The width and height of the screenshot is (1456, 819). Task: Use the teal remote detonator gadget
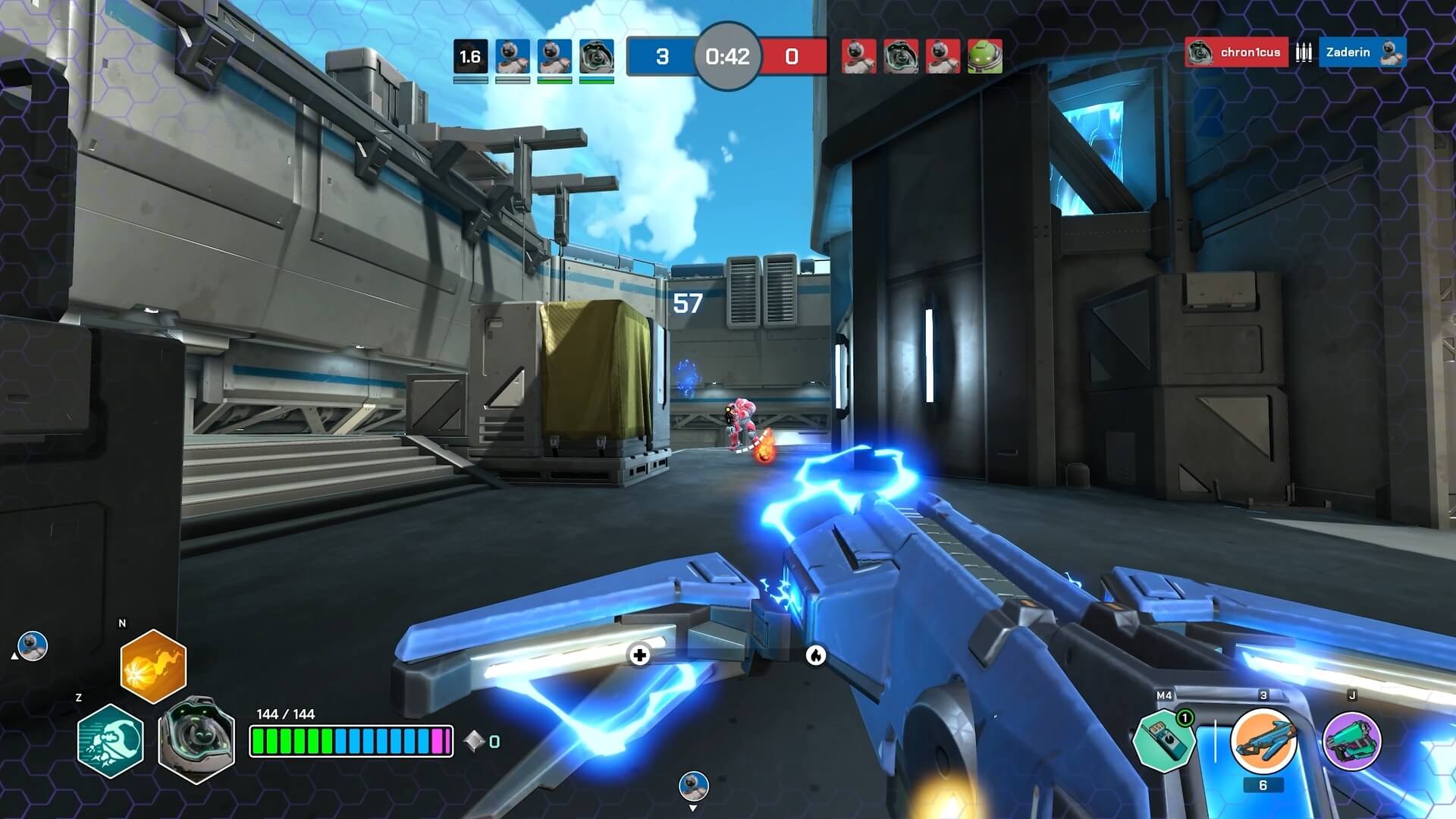pos(1163,741)
